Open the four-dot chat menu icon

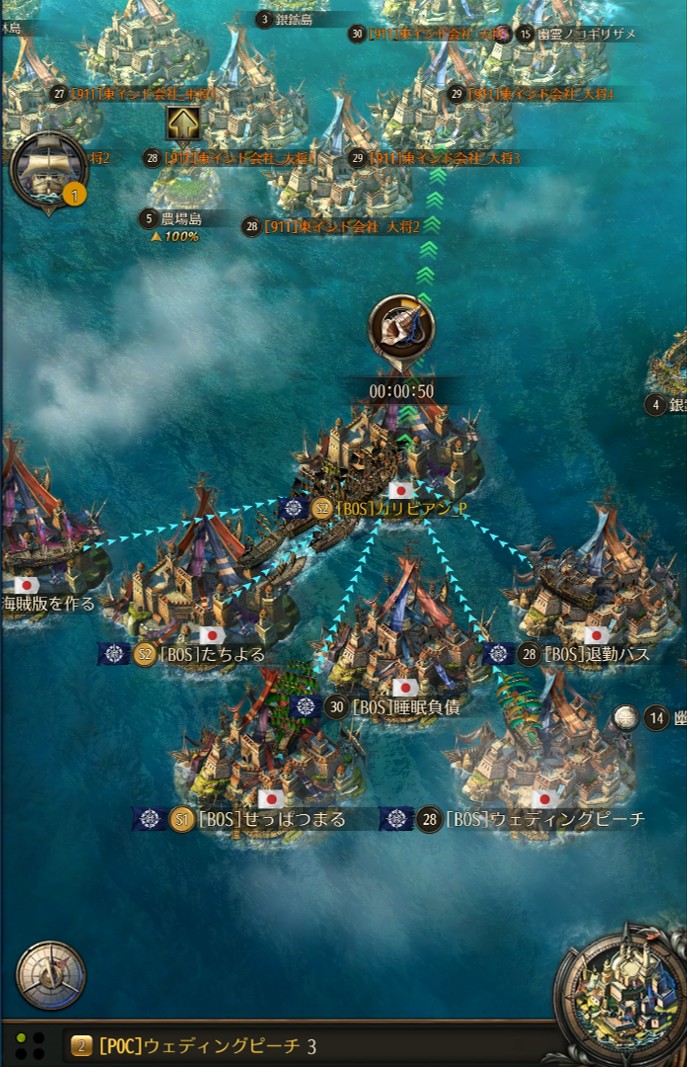coord(29,1046)
